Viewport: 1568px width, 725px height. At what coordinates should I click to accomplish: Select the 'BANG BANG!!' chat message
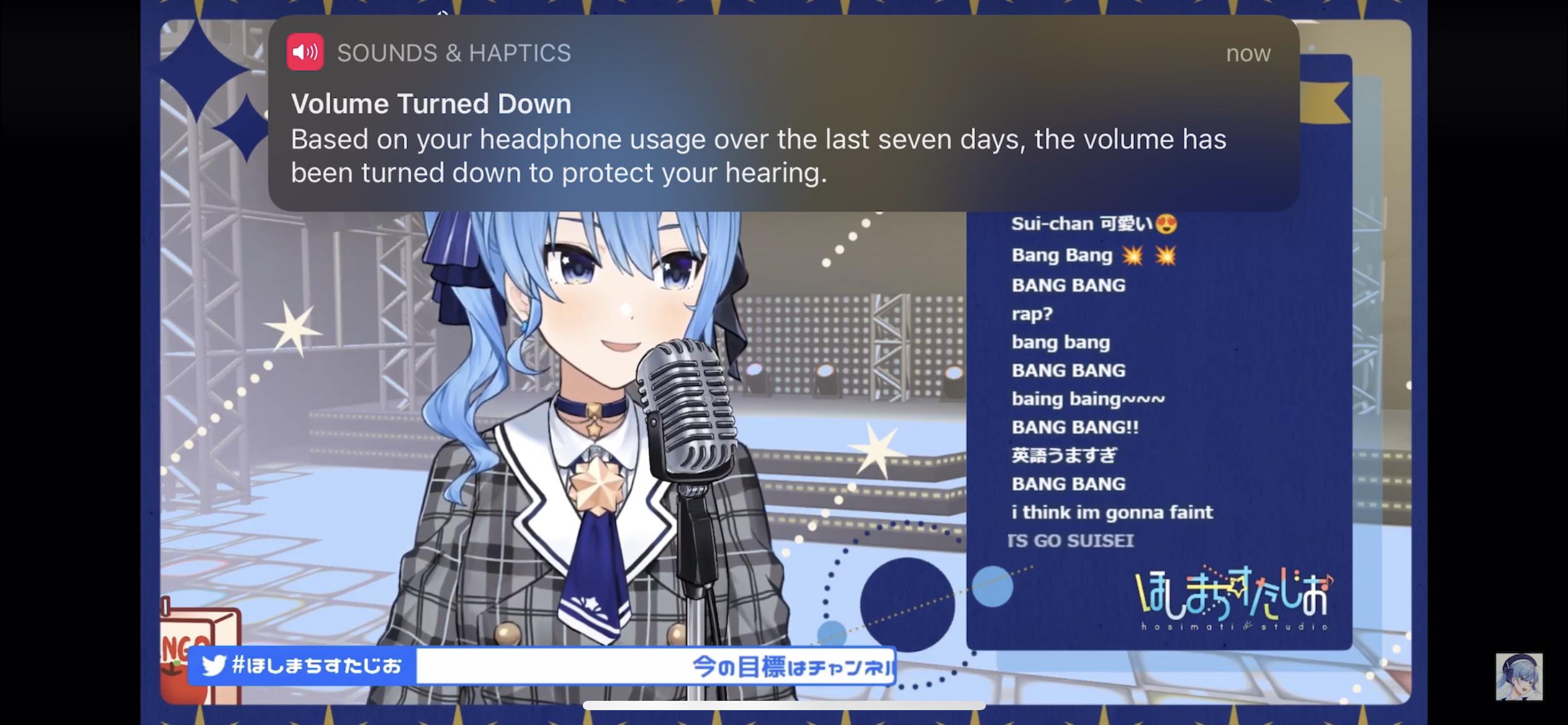[1076, 427]
